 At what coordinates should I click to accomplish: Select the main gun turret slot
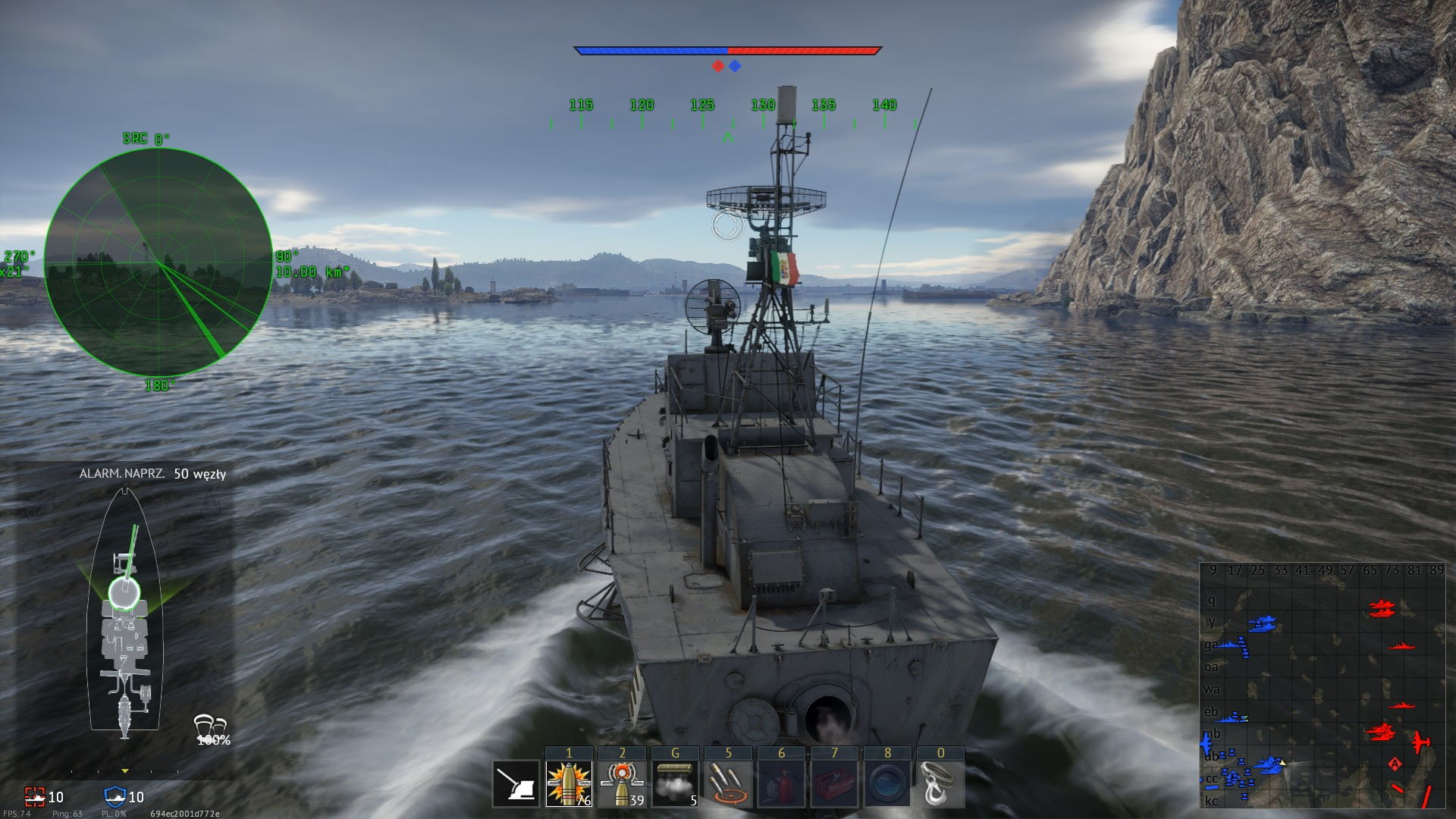516,784
